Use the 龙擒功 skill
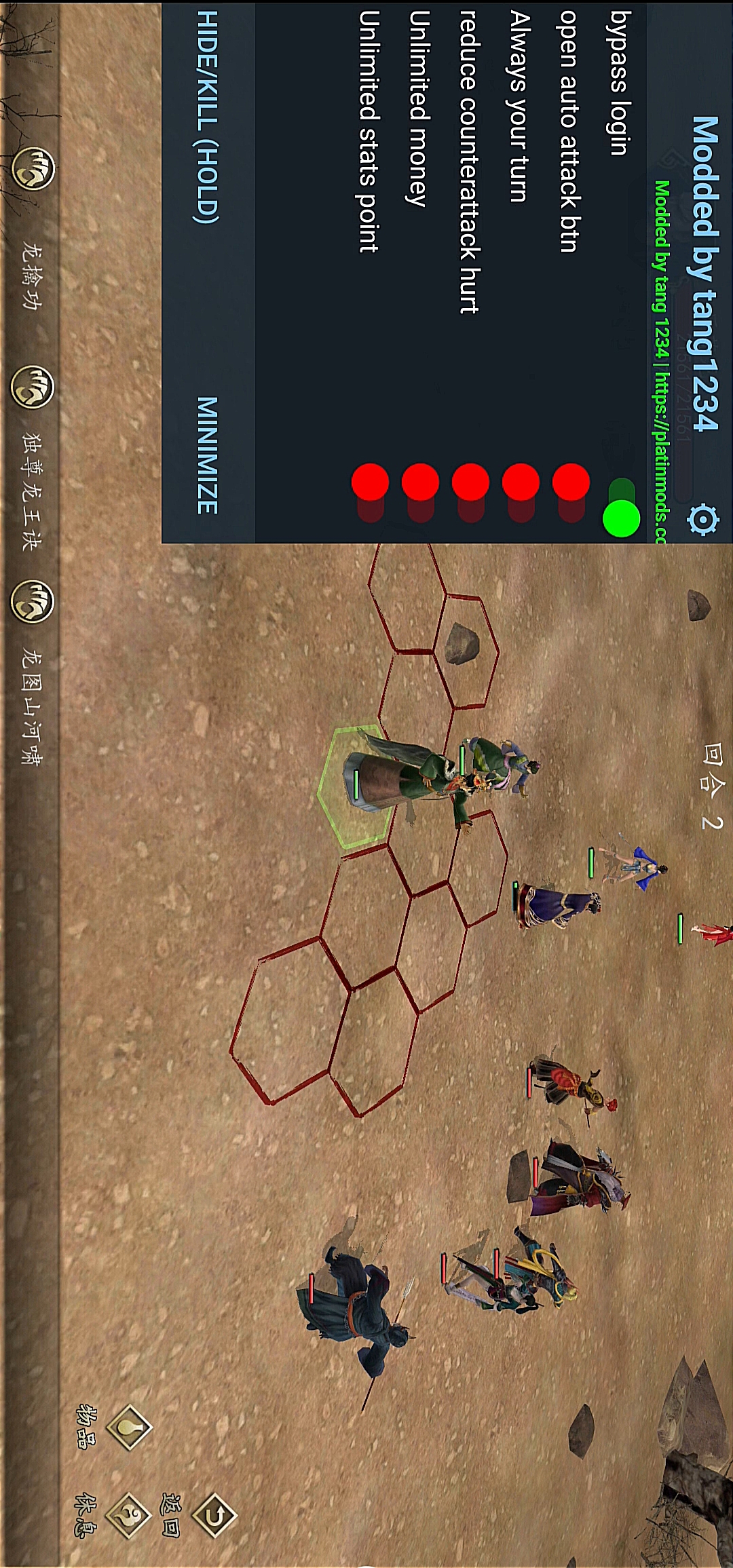 point(33,169)
